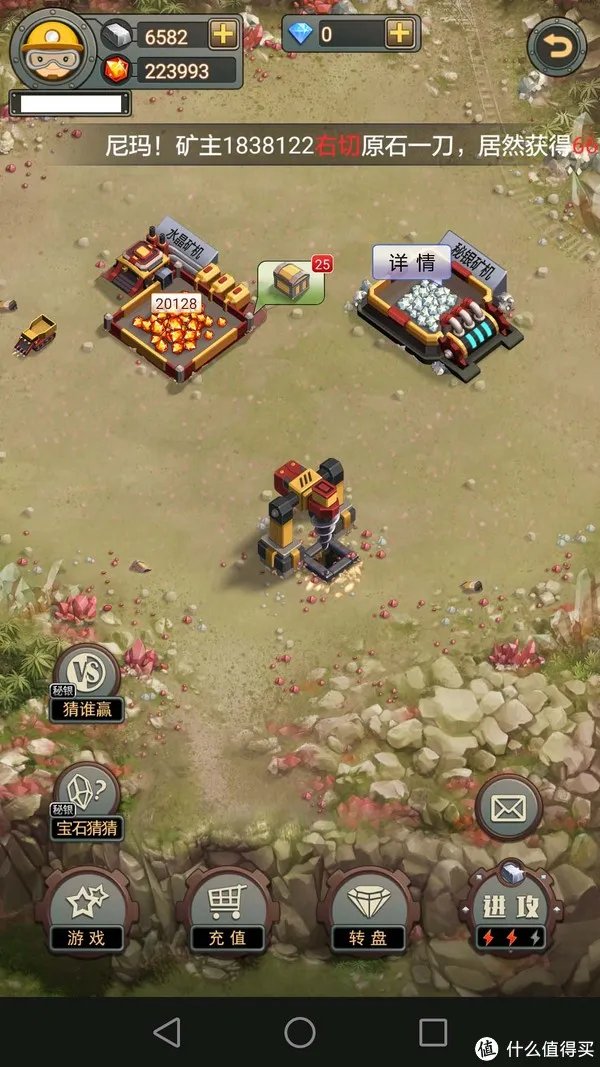Open the 转盘 prize wheel

[x=369, y=912]
